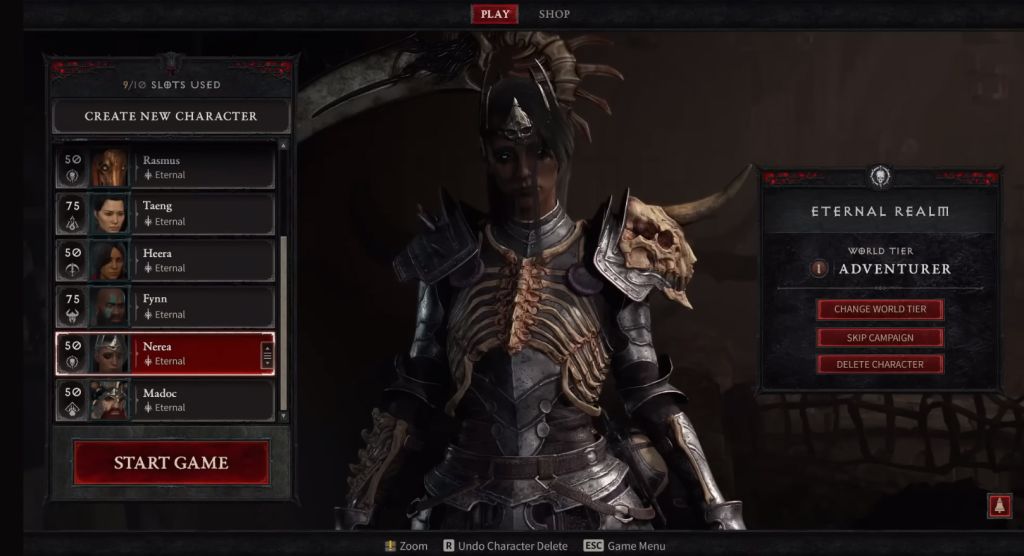Open the Shop tab
1024x556 pixels.
click(x=555, y=14)
